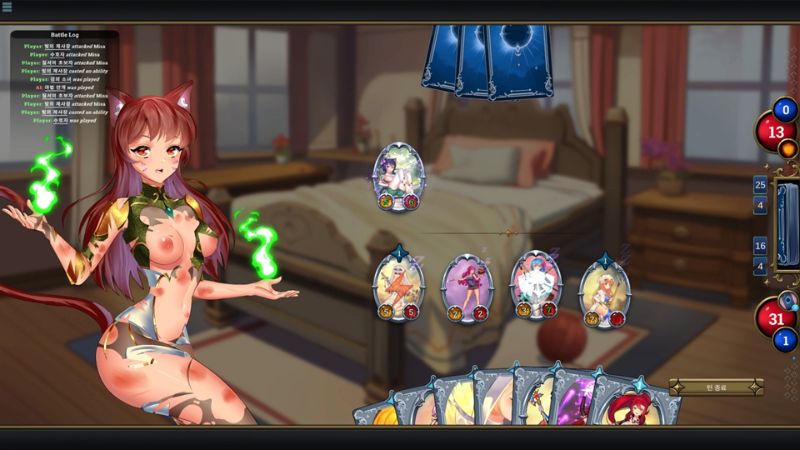Image resolution: width=800 pixels, height=450 pixels.
Task: Select your board card with the lightning bolt
Action: (398, 286)
